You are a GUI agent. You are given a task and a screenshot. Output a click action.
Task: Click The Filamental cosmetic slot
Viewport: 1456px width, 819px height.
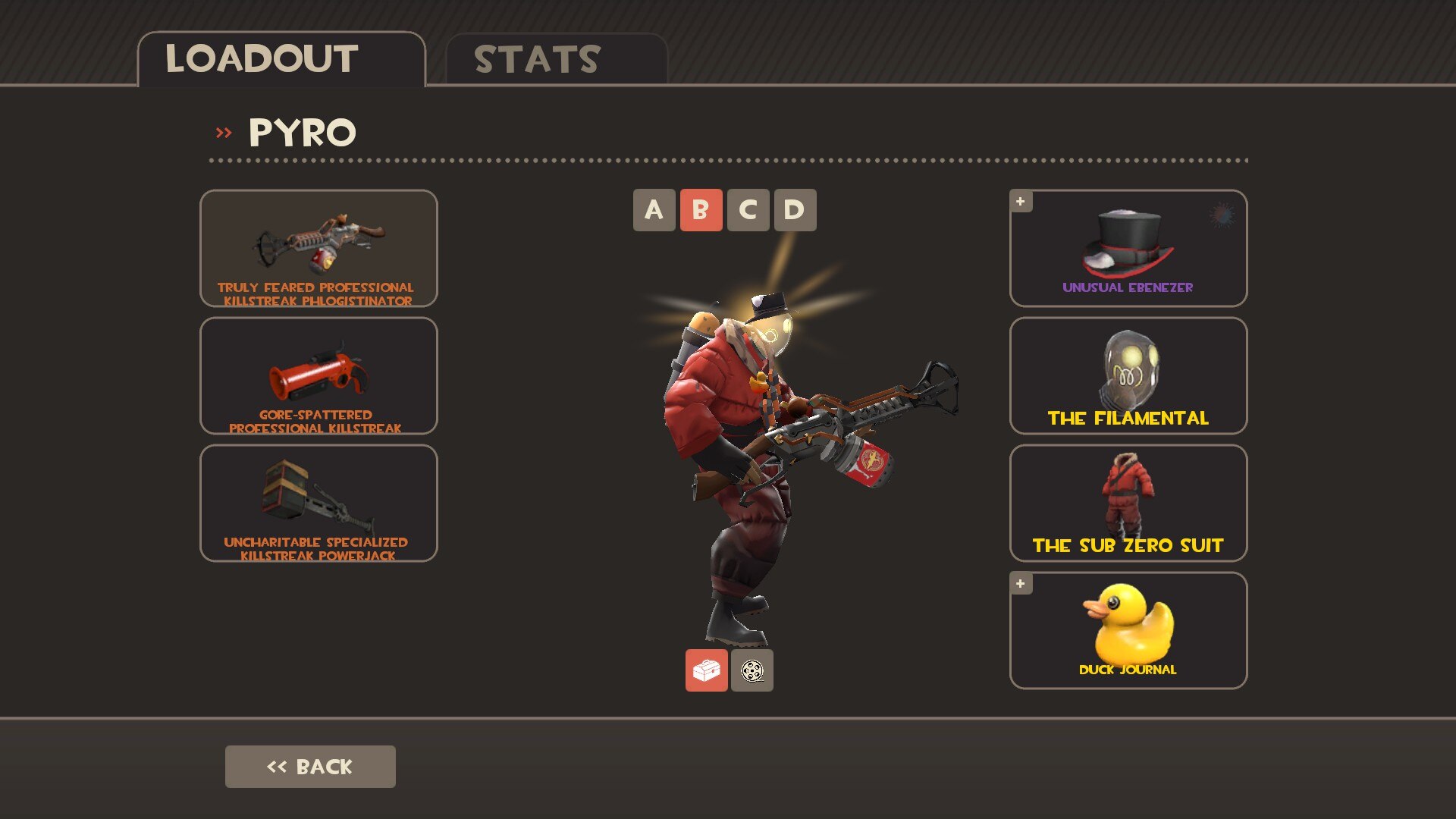[x=1128, y=375]
